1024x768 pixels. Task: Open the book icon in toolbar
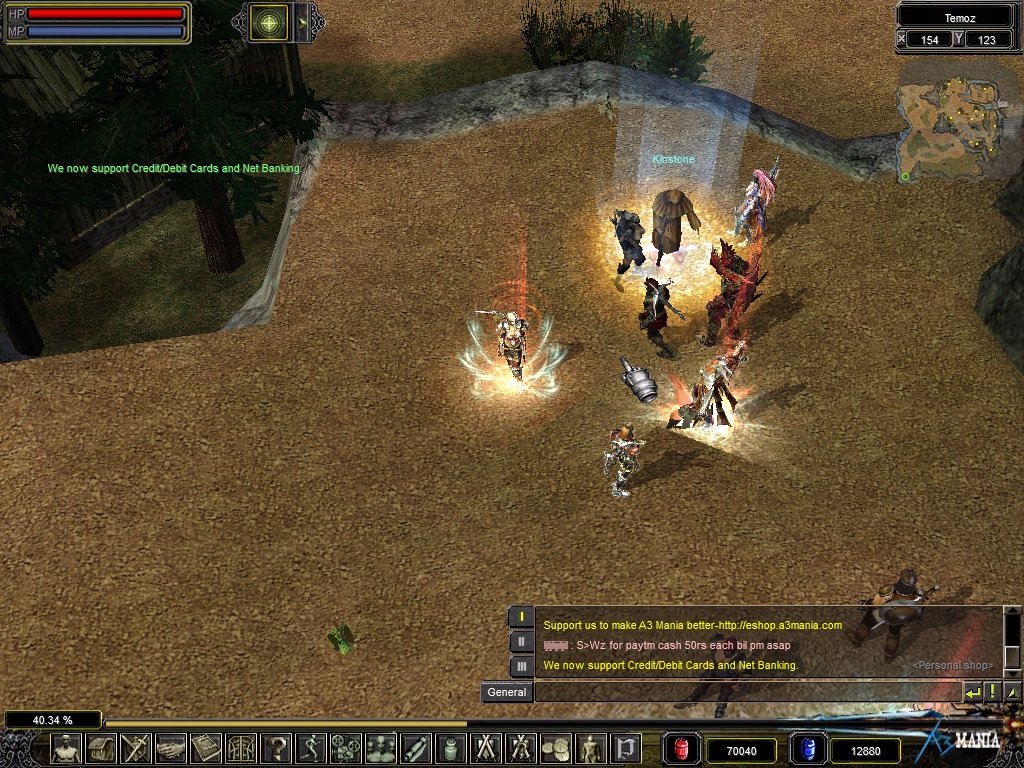tap(206, 748)
